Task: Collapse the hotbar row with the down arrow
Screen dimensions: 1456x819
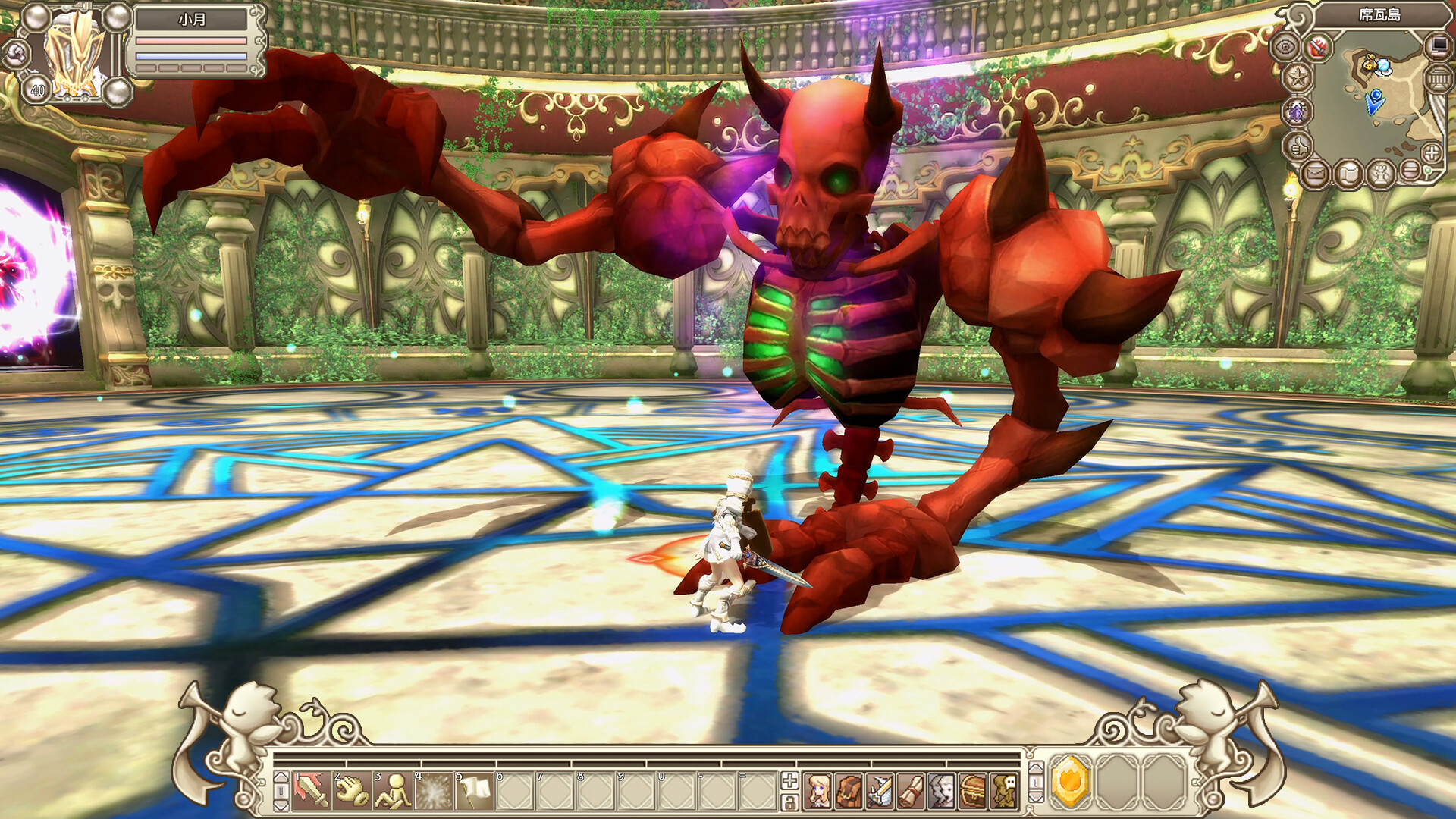Action: (x=281, y=805)
